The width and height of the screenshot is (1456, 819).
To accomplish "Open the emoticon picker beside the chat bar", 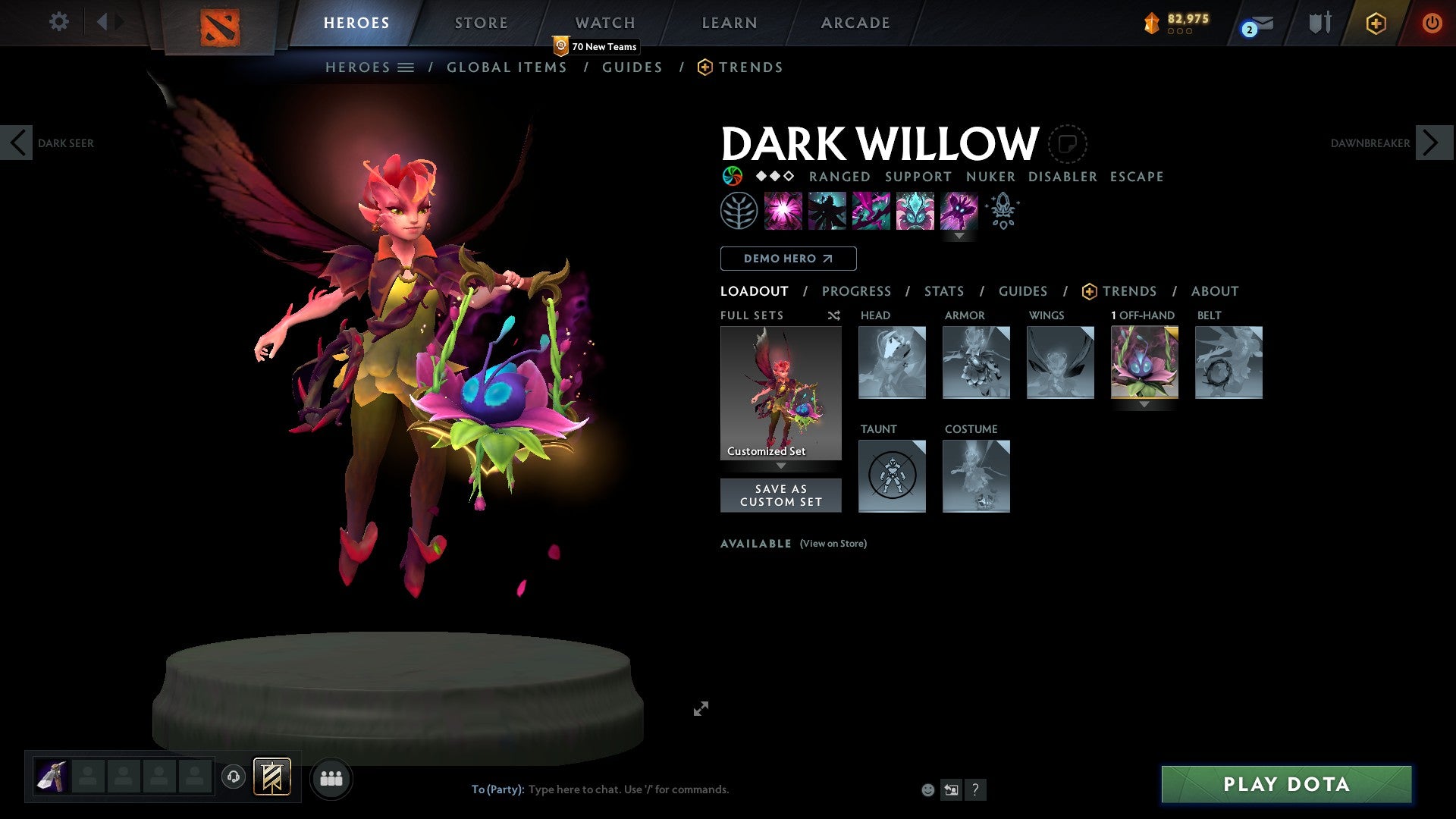I will [x=928, y=789].
